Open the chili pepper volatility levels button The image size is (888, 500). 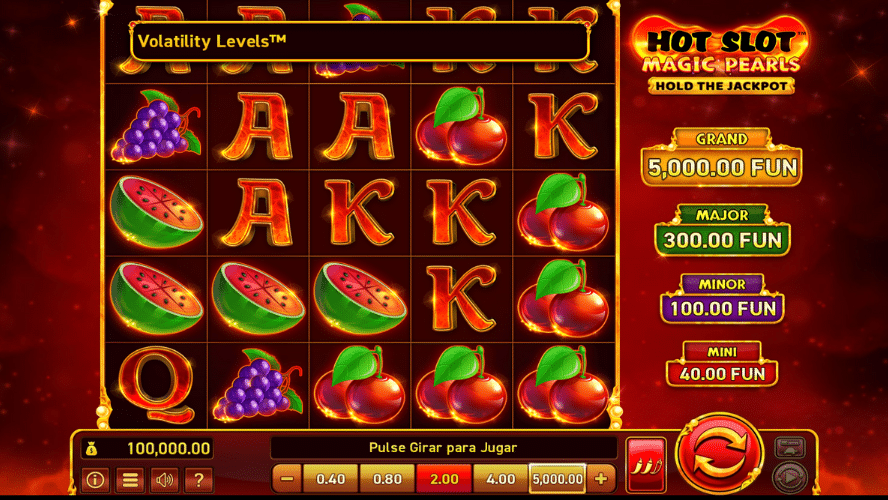click(645, 463)
